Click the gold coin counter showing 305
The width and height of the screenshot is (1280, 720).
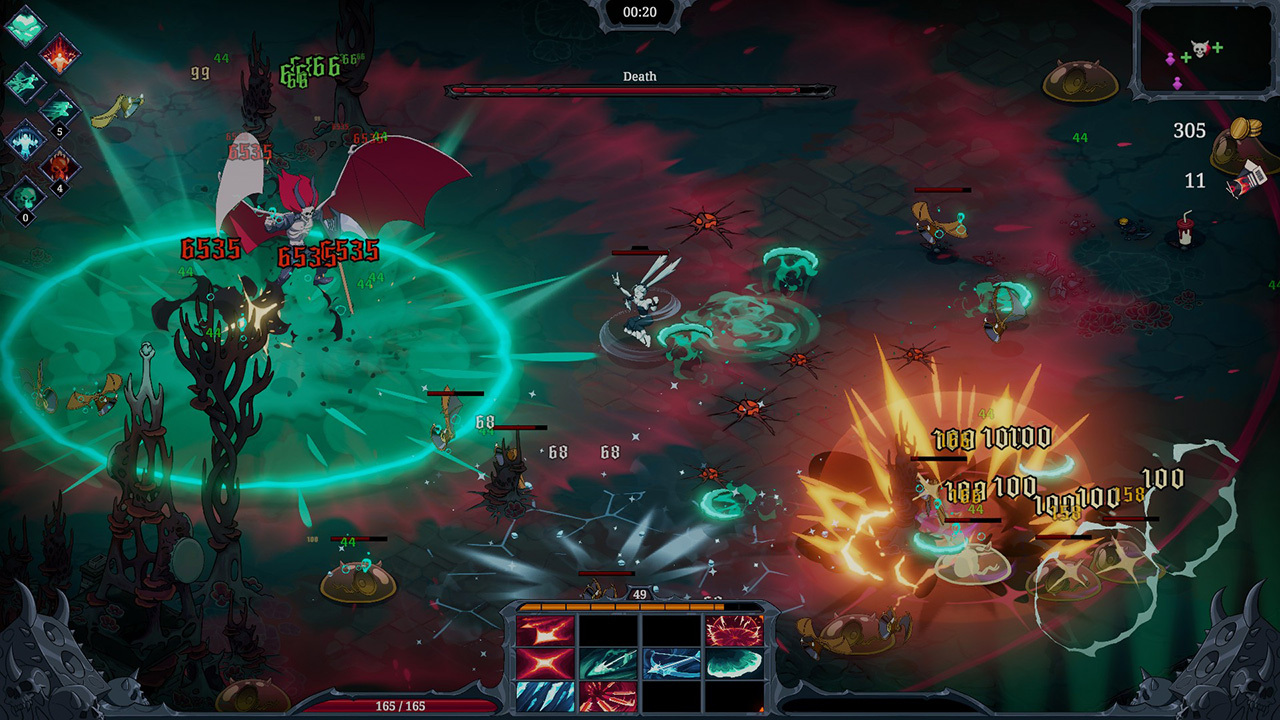tap(1190, 131)
